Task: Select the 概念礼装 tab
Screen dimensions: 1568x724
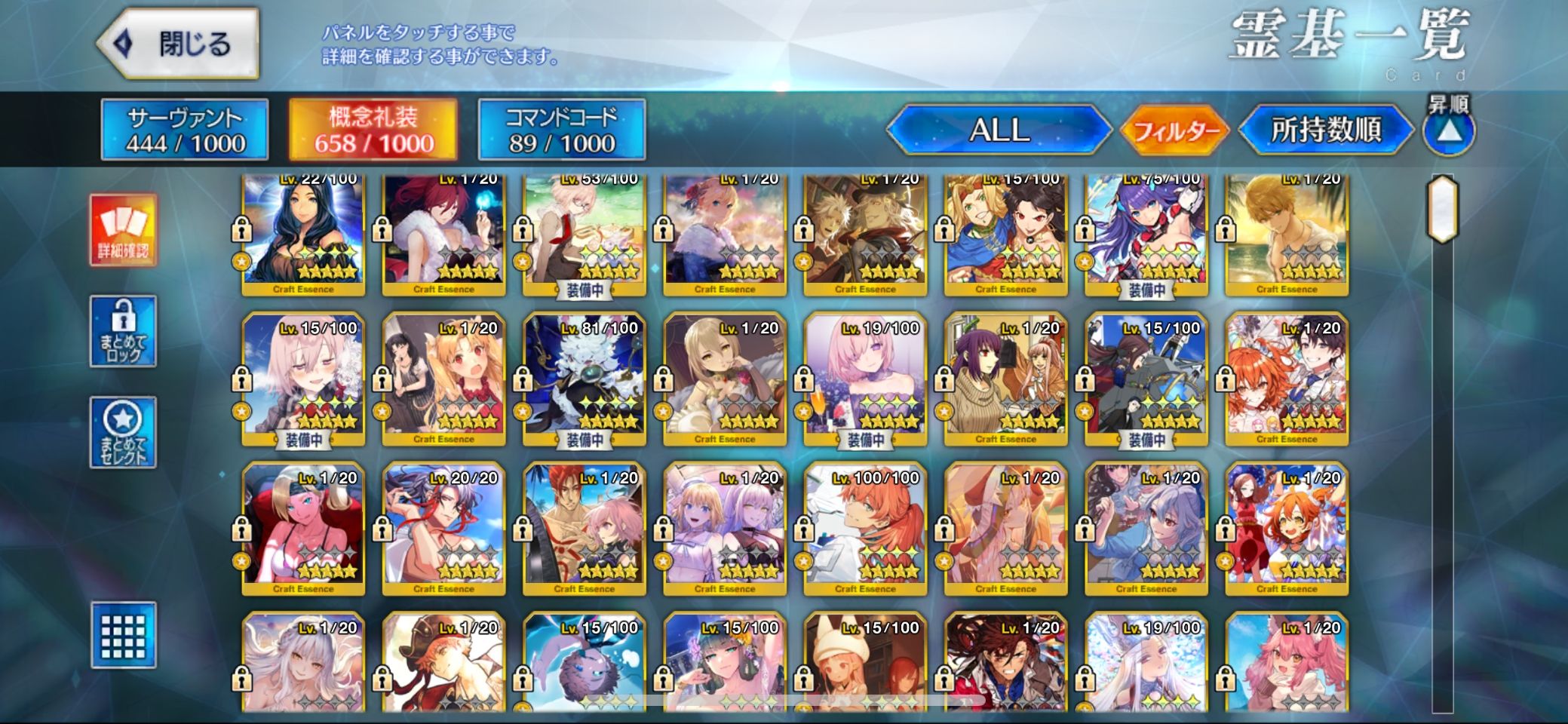Action: tap(373, 130)
